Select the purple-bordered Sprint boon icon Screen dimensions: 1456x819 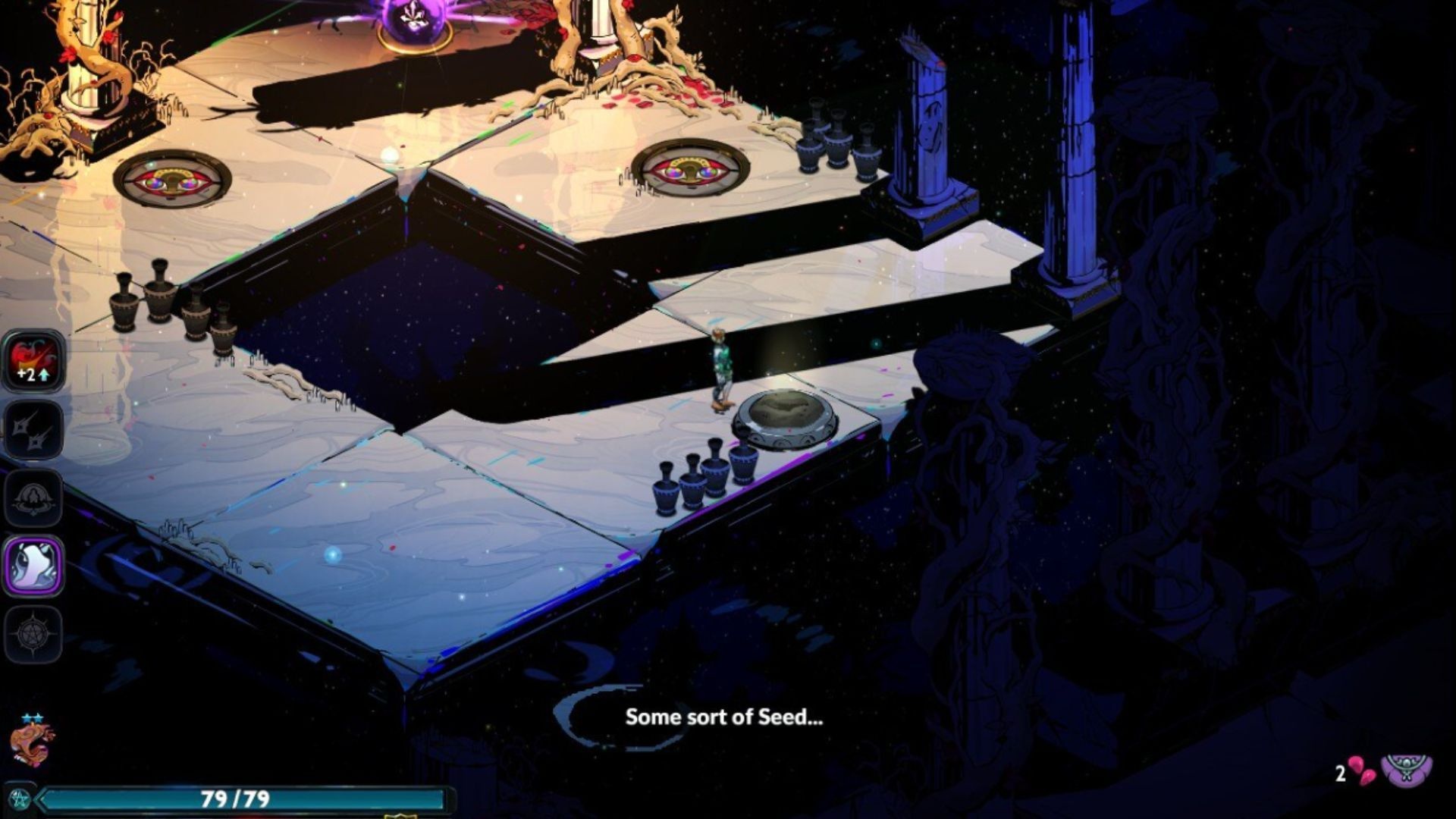[33, 566]
